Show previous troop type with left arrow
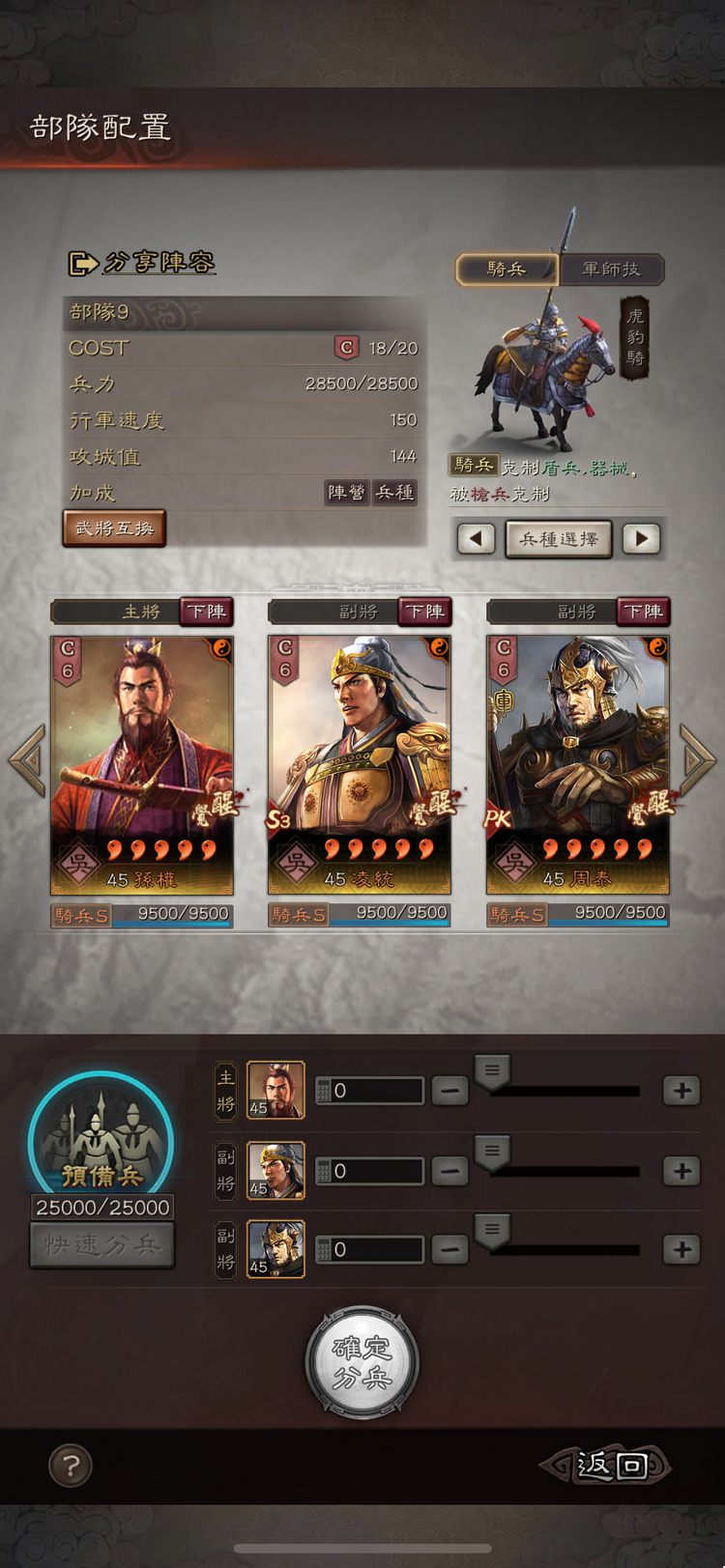 pyautogui.click(x=476, y=539)
